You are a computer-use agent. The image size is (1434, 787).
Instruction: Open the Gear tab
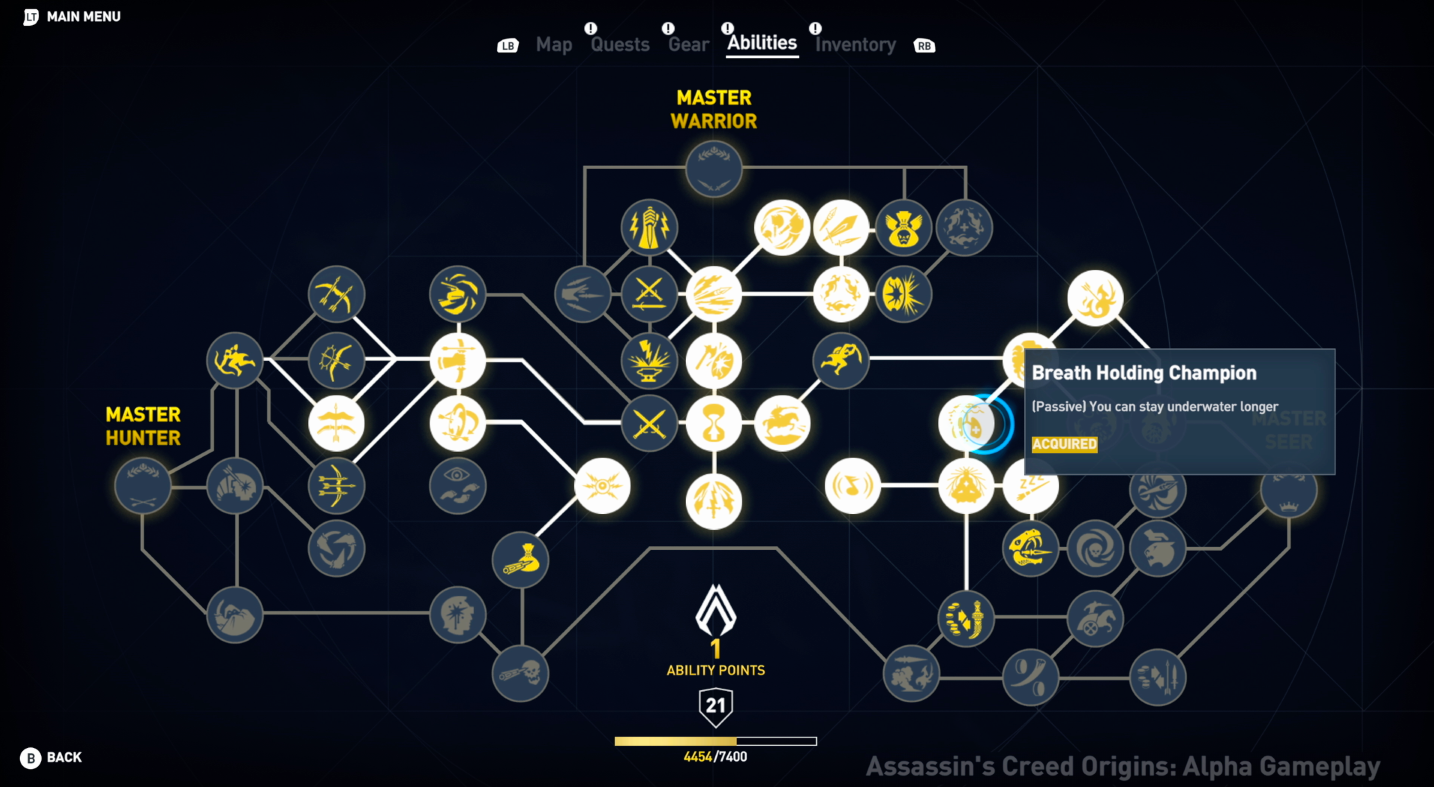[x=688, y=44]
